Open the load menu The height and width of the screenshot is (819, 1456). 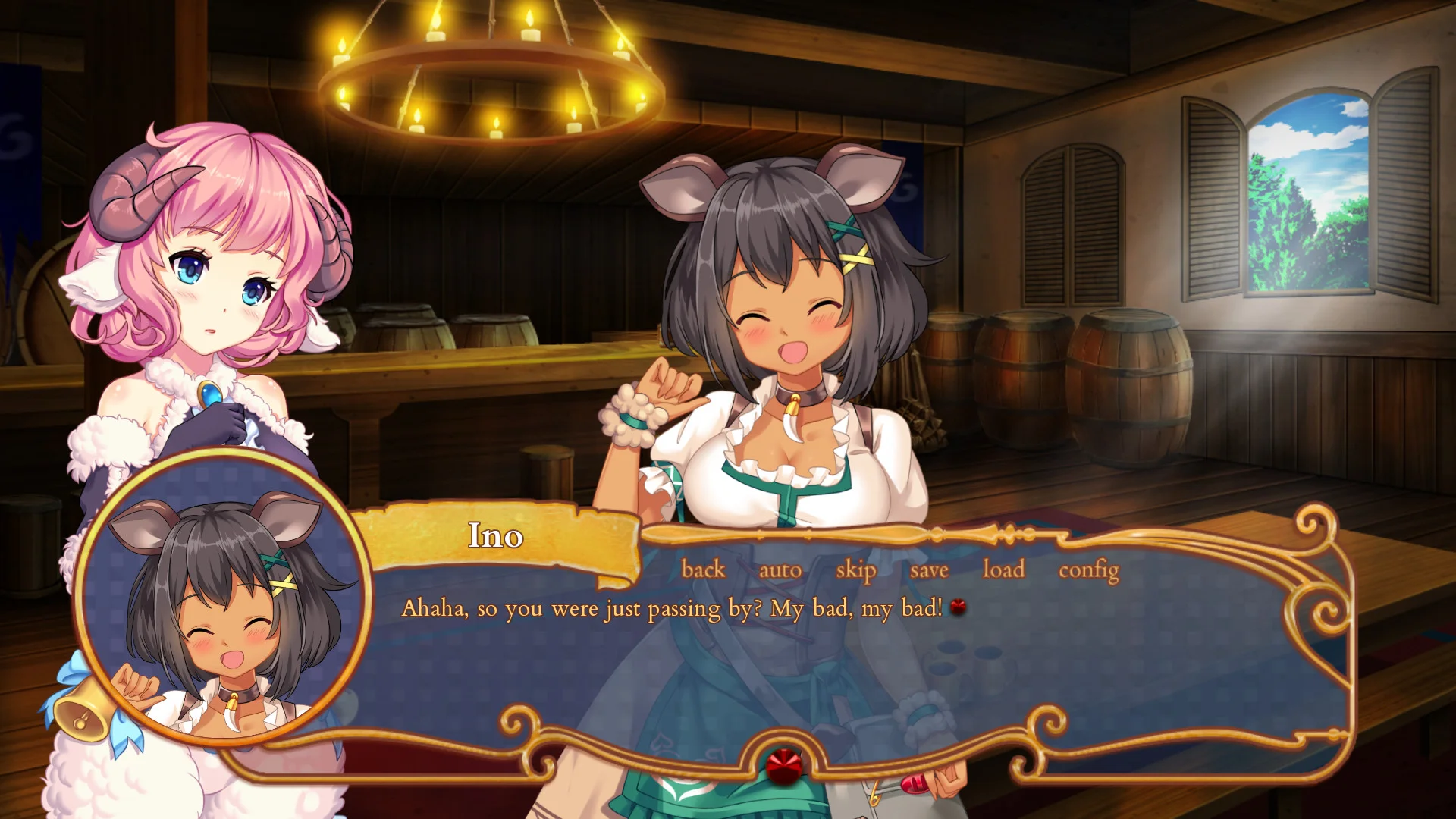coord(1003,569)
